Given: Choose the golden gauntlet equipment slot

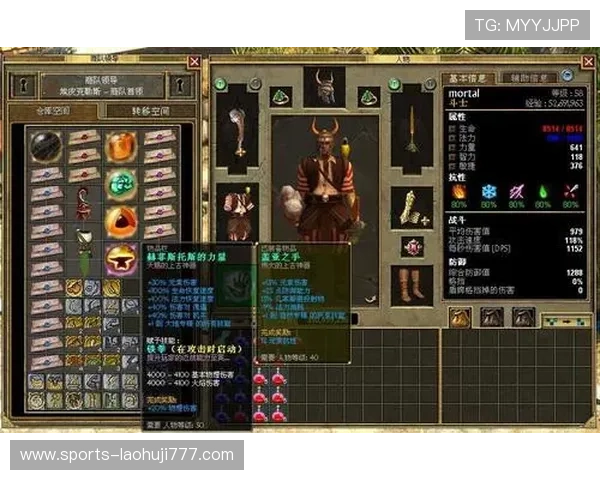Looking at the screenshot, I should point(410,207).
